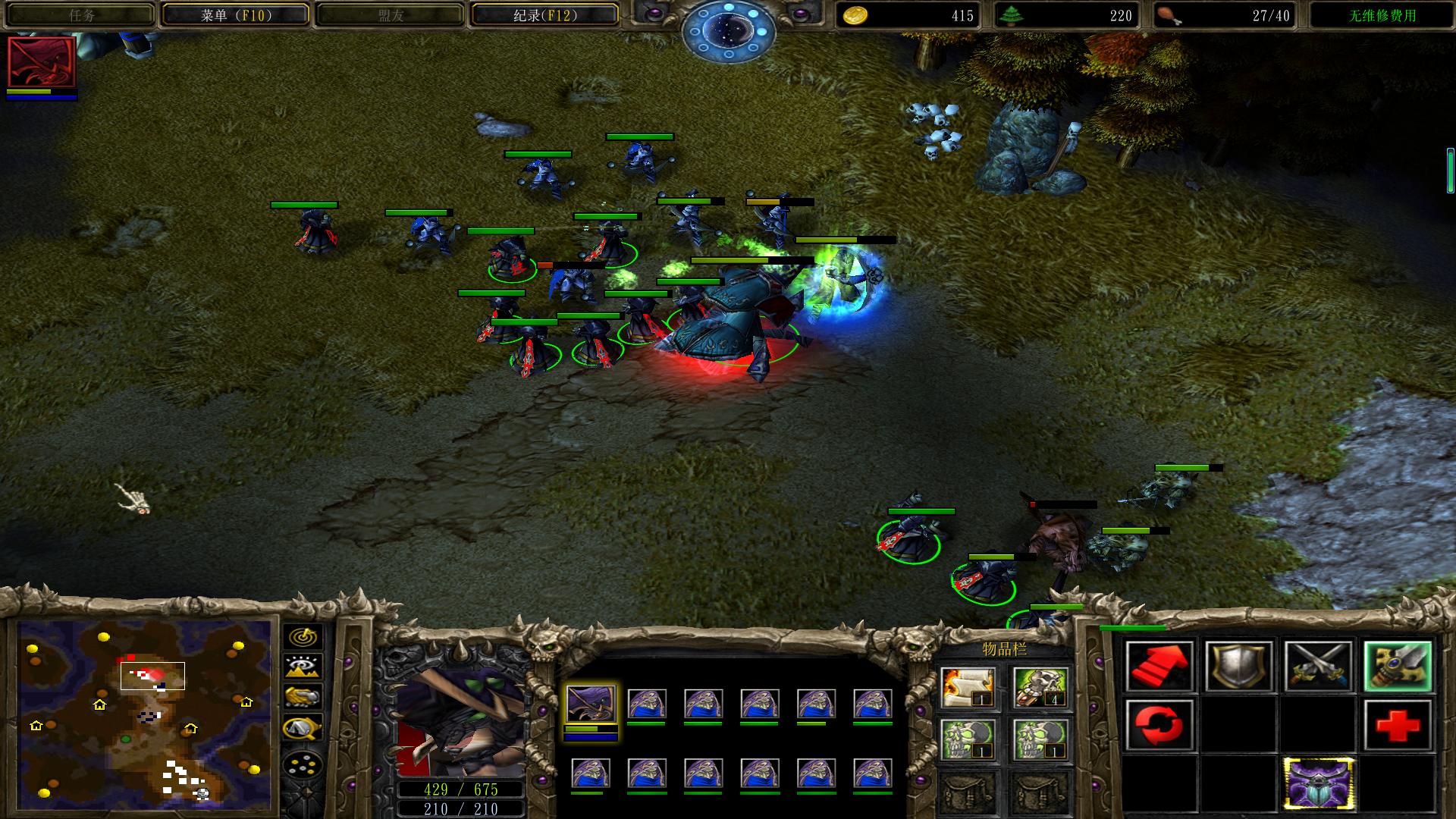Viewport: 1456px width, 819px height.
Task: Activate the silver shield command
Action: [1238, 667]
